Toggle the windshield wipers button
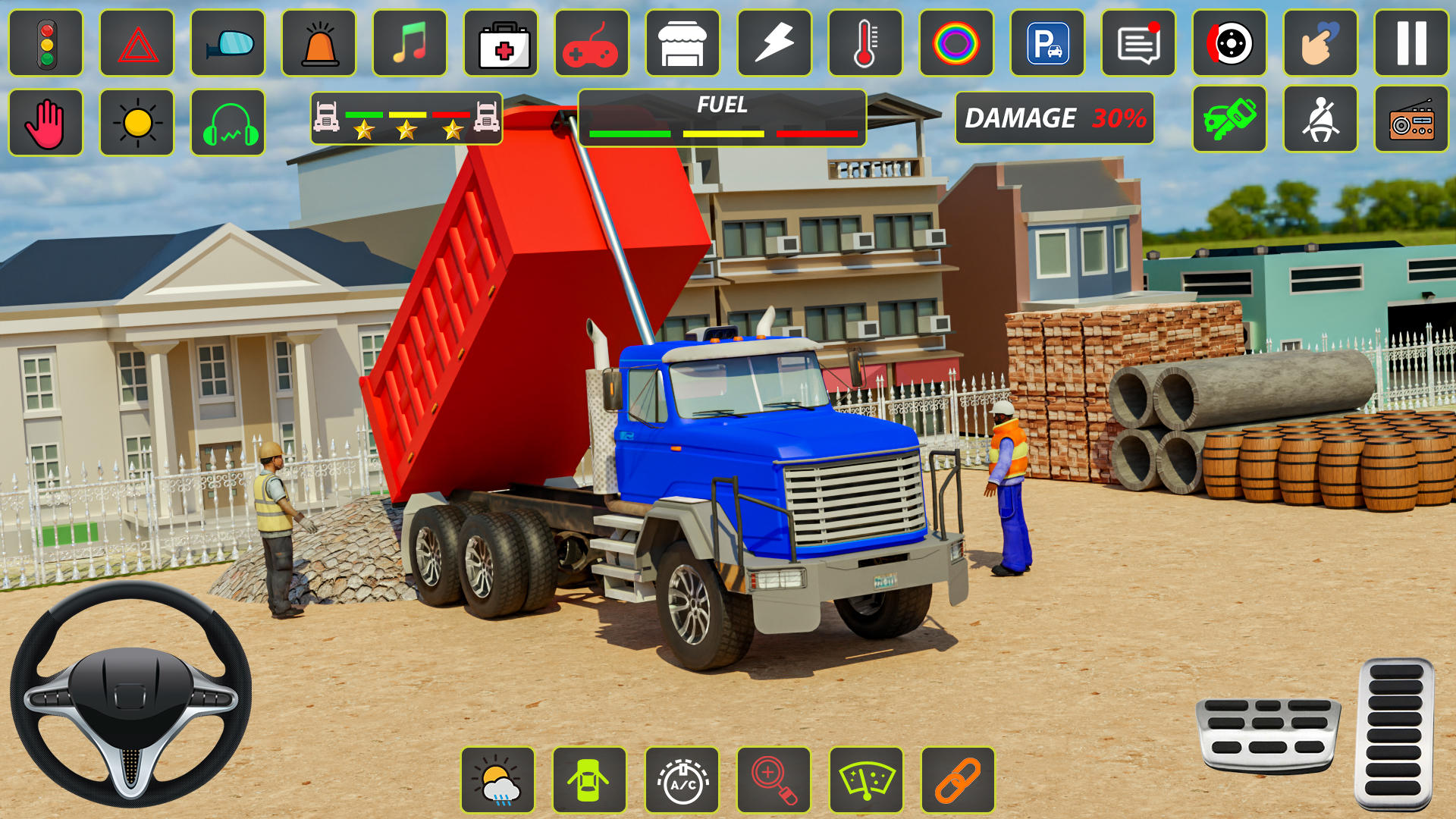 (x=866, y=780)
